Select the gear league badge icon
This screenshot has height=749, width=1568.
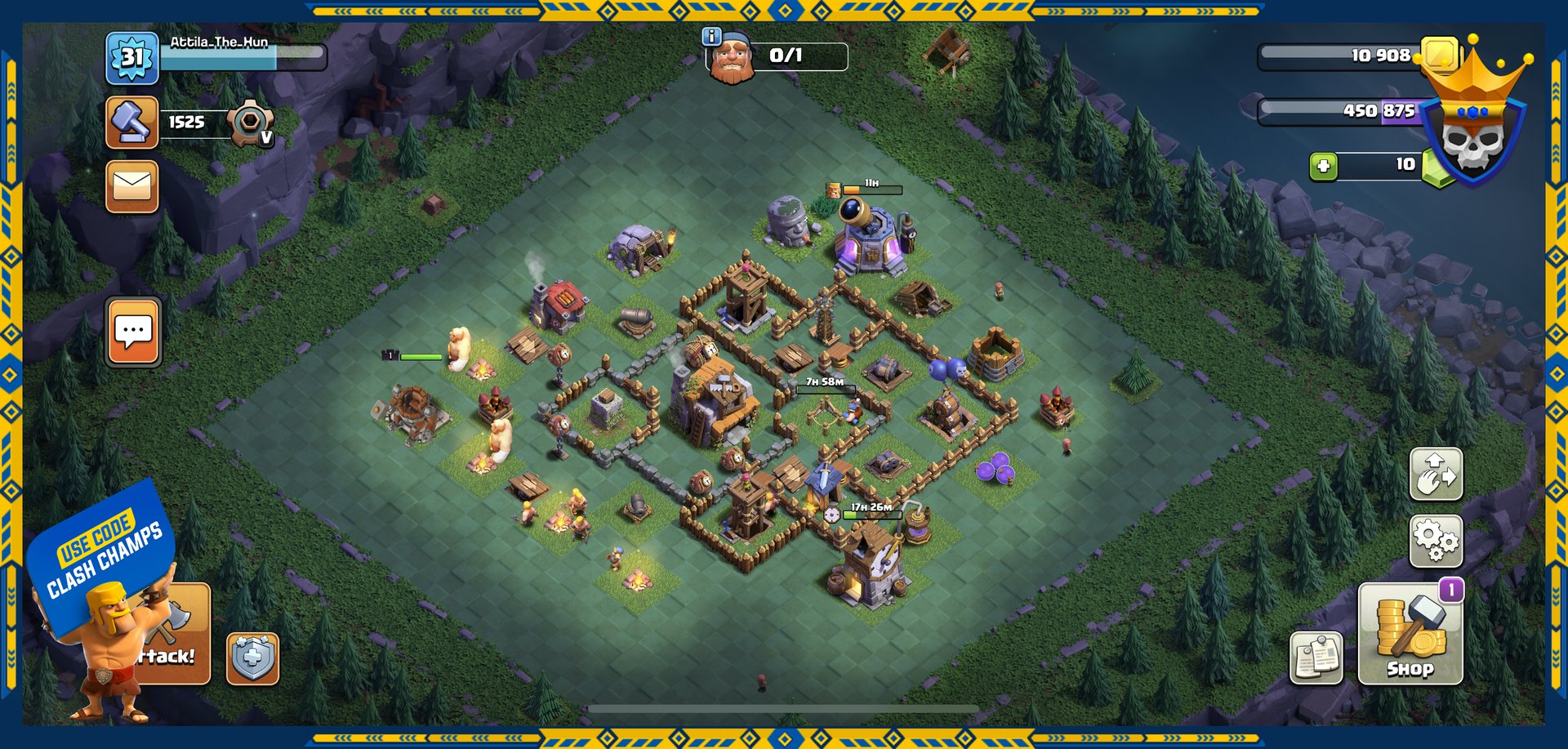(x=250, y=124)
